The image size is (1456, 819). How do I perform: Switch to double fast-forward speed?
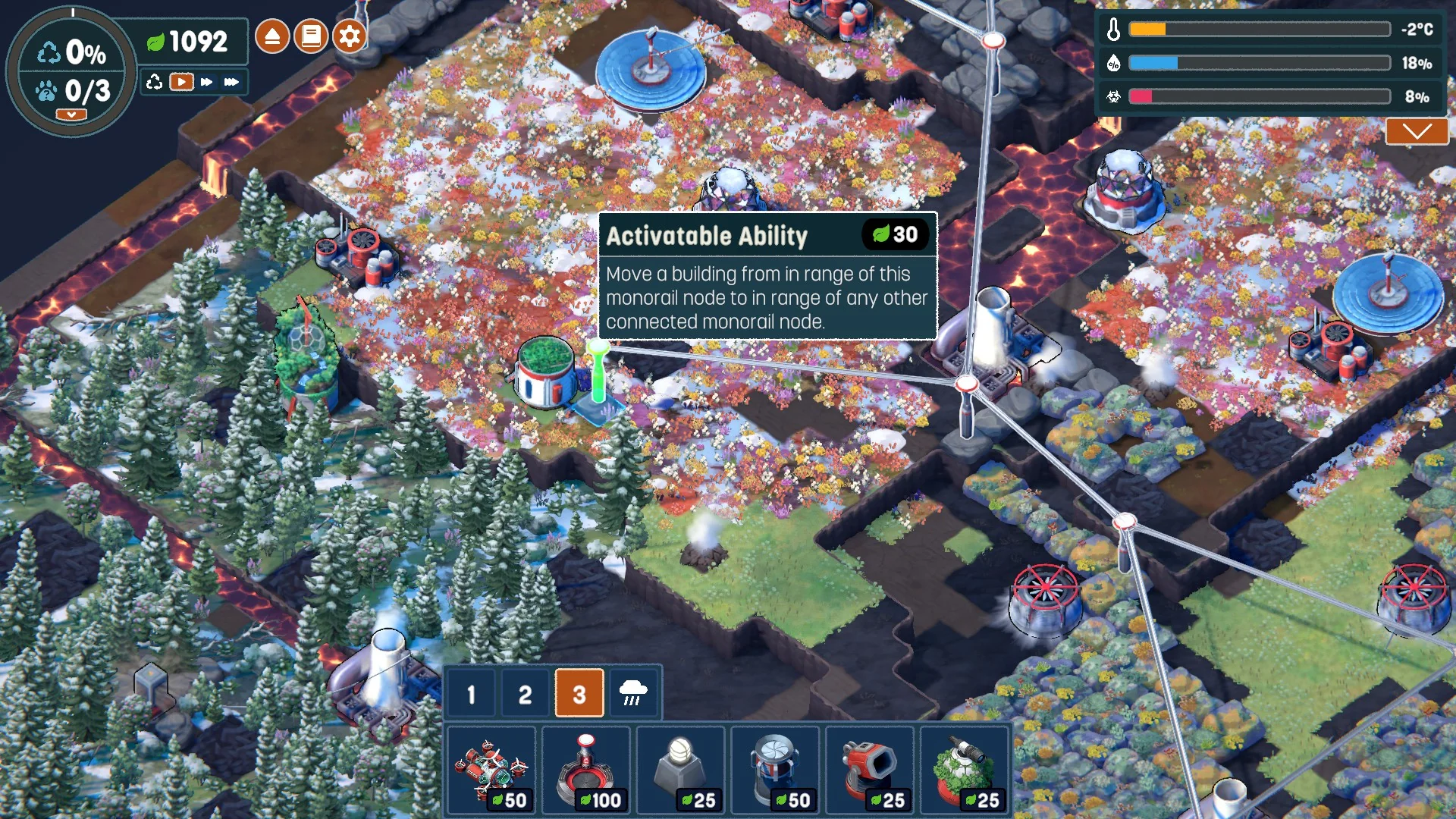coord(206,82)
